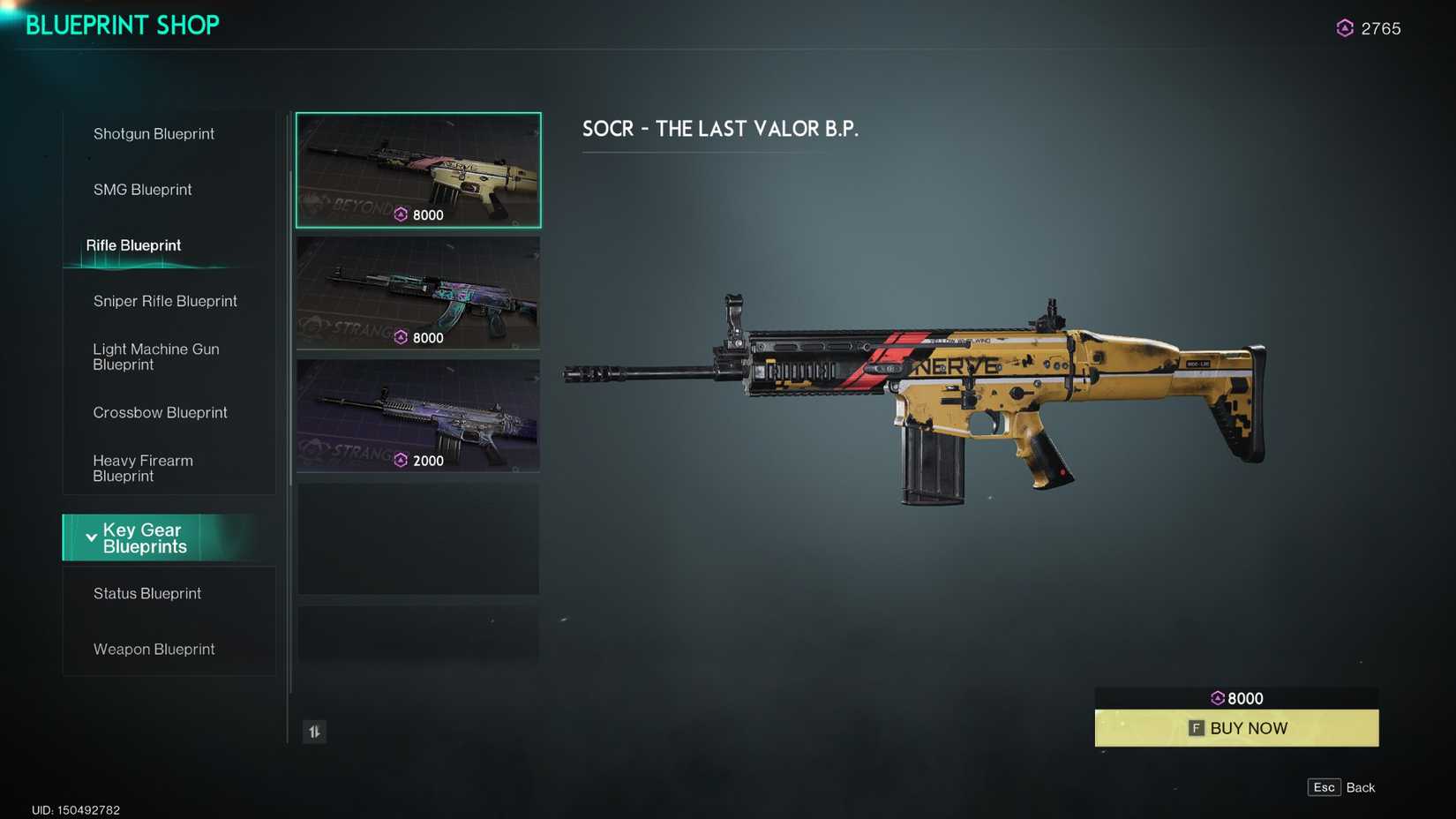This screenshot has height=819, width=1456.
Task: Click the sort order icon below blueprint list
Action: (x=314, y=732)
